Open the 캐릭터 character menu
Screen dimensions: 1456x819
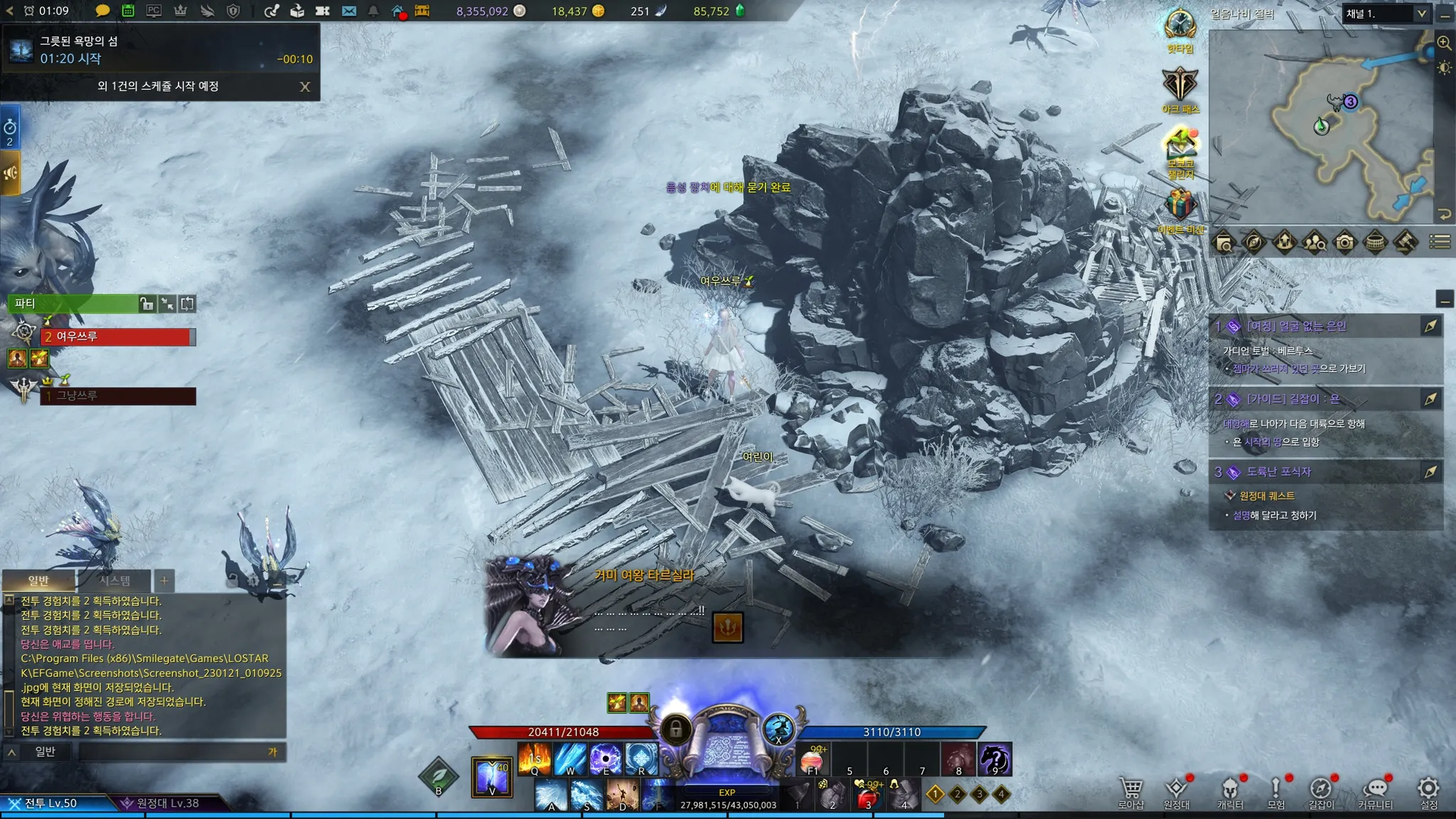click(x=1230, y=792)
